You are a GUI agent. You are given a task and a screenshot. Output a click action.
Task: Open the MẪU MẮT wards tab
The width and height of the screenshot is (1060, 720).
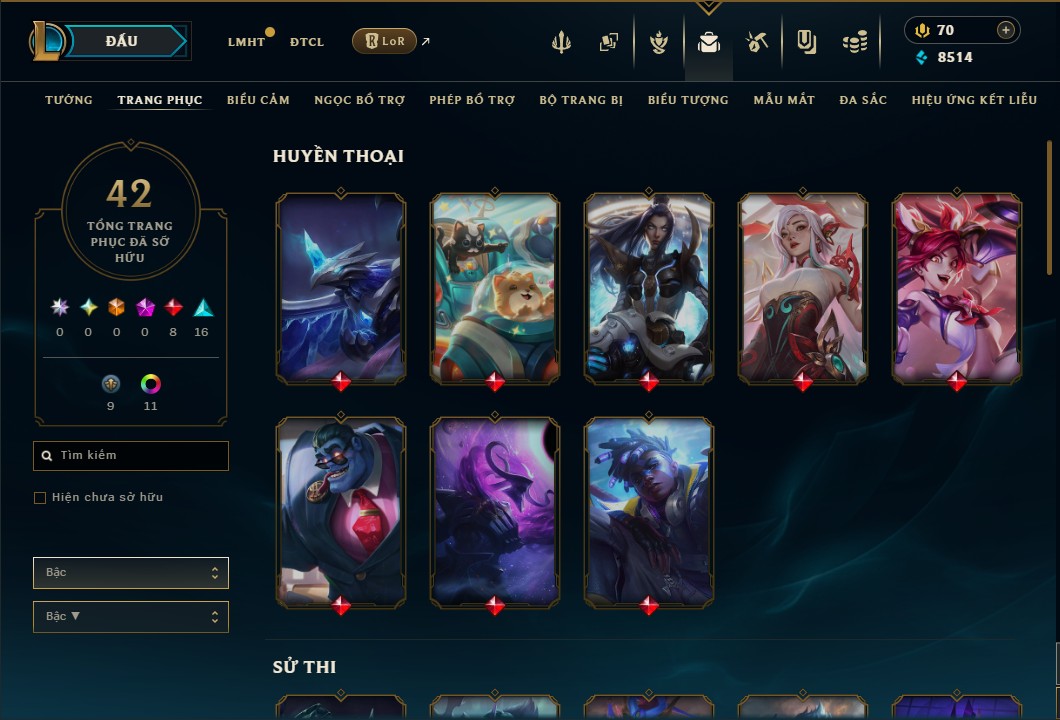(x=784, y=100)
